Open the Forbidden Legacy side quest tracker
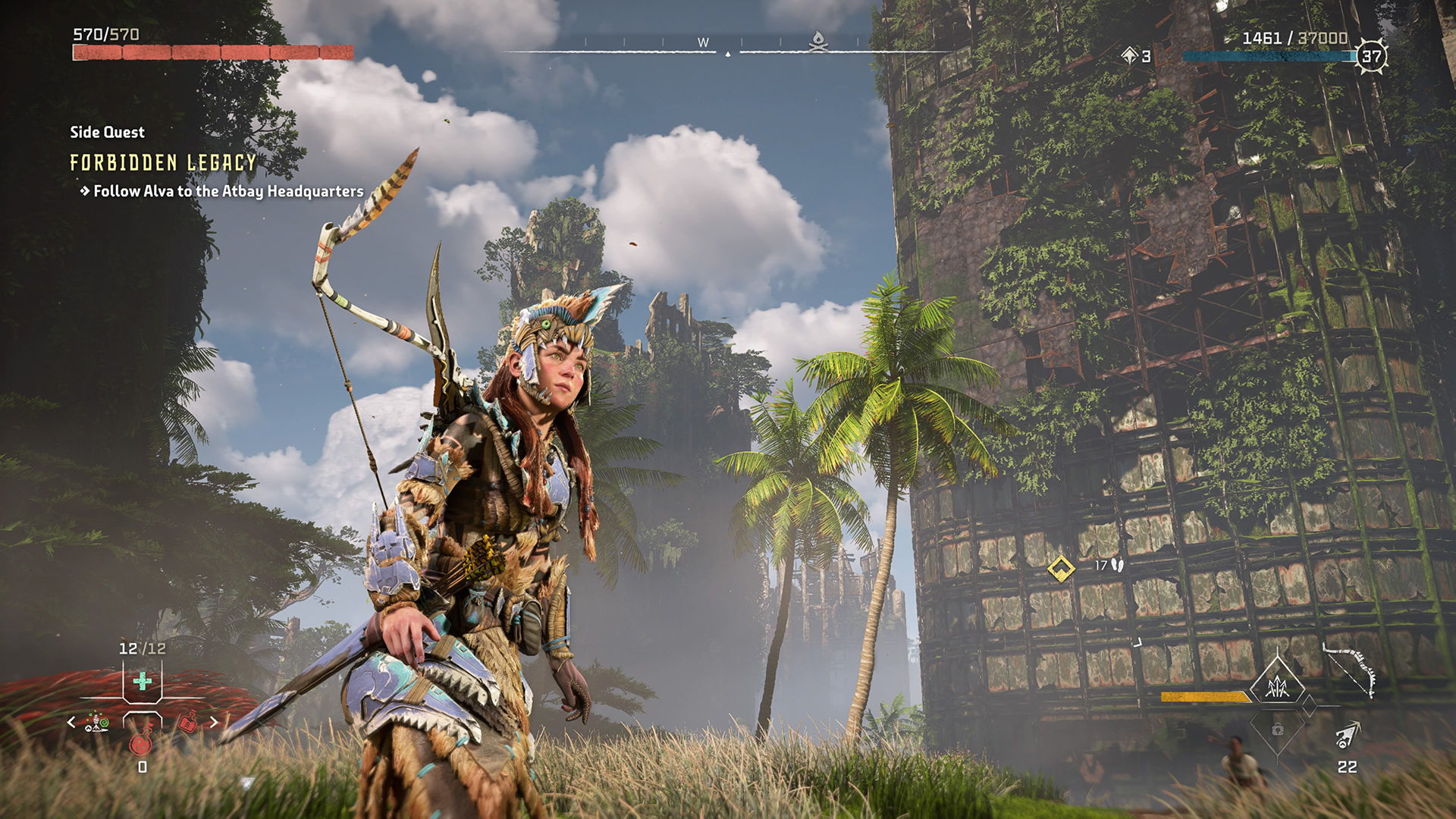The width and height of the screenshot is (1456, 819). 163,162
